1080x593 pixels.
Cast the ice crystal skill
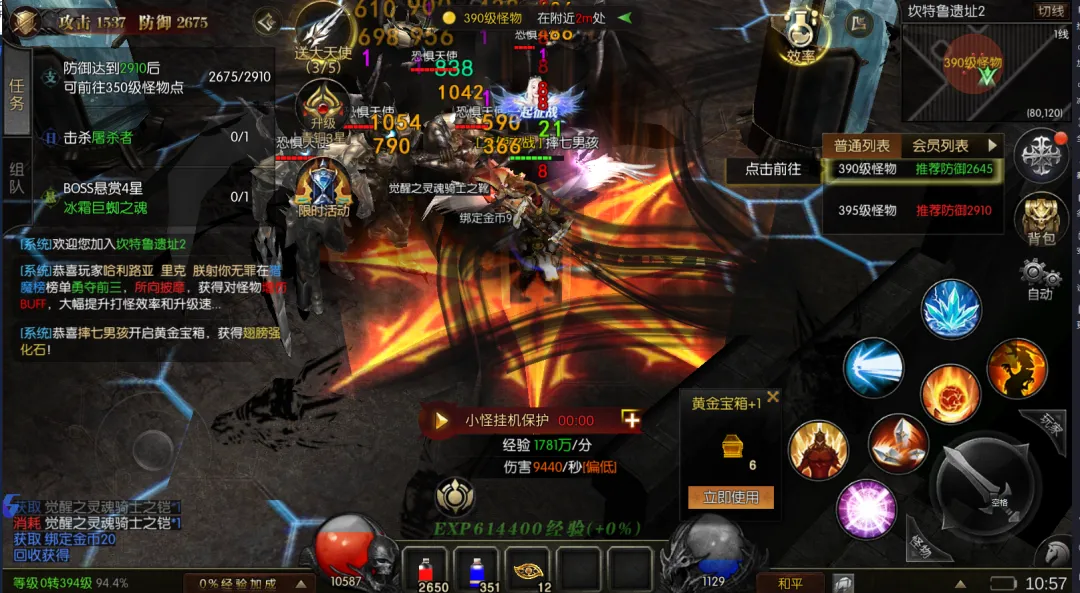(x=951, y=308)
